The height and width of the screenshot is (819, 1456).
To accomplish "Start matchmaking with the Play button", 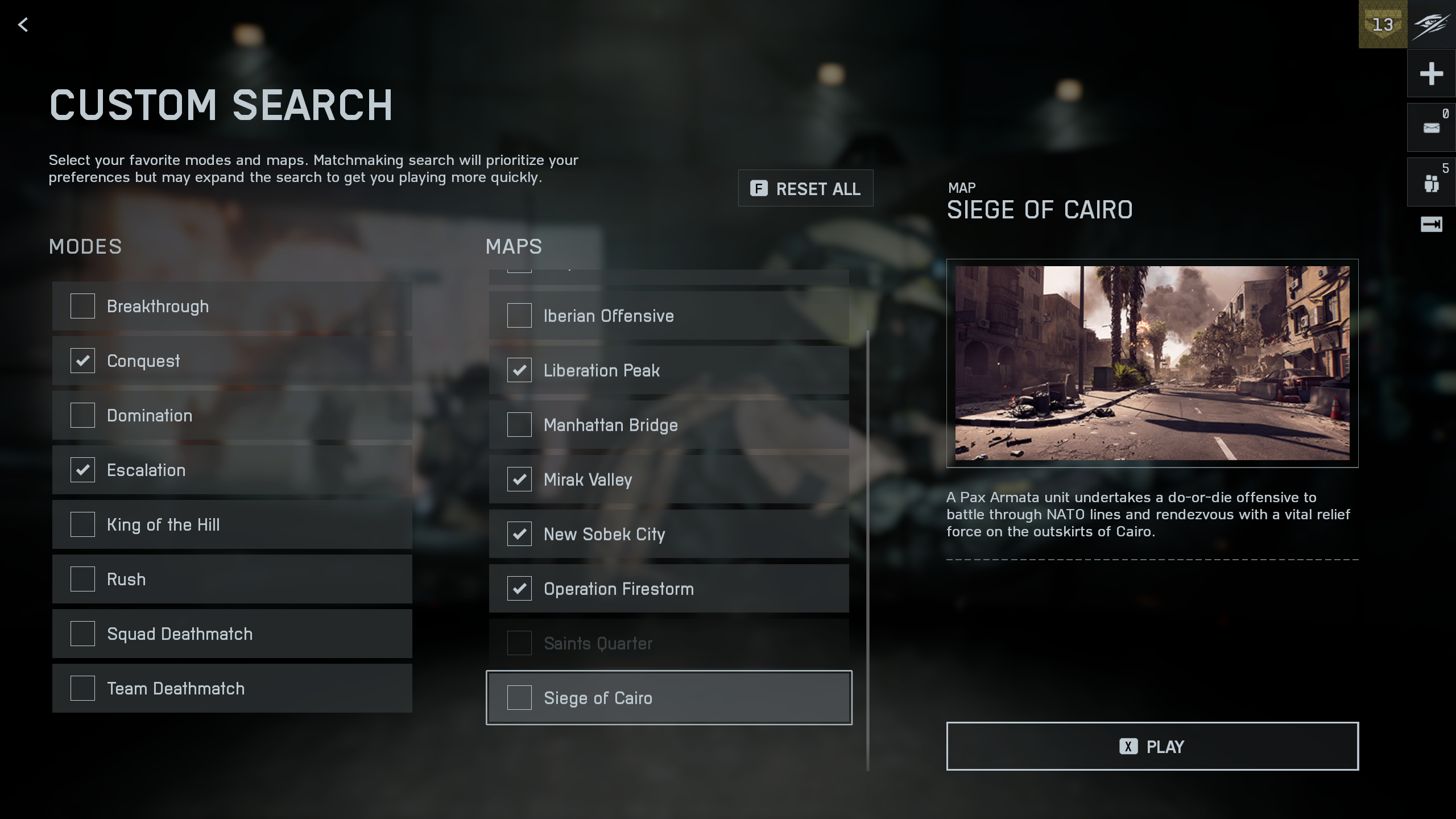I will (x=1152, y=746).
